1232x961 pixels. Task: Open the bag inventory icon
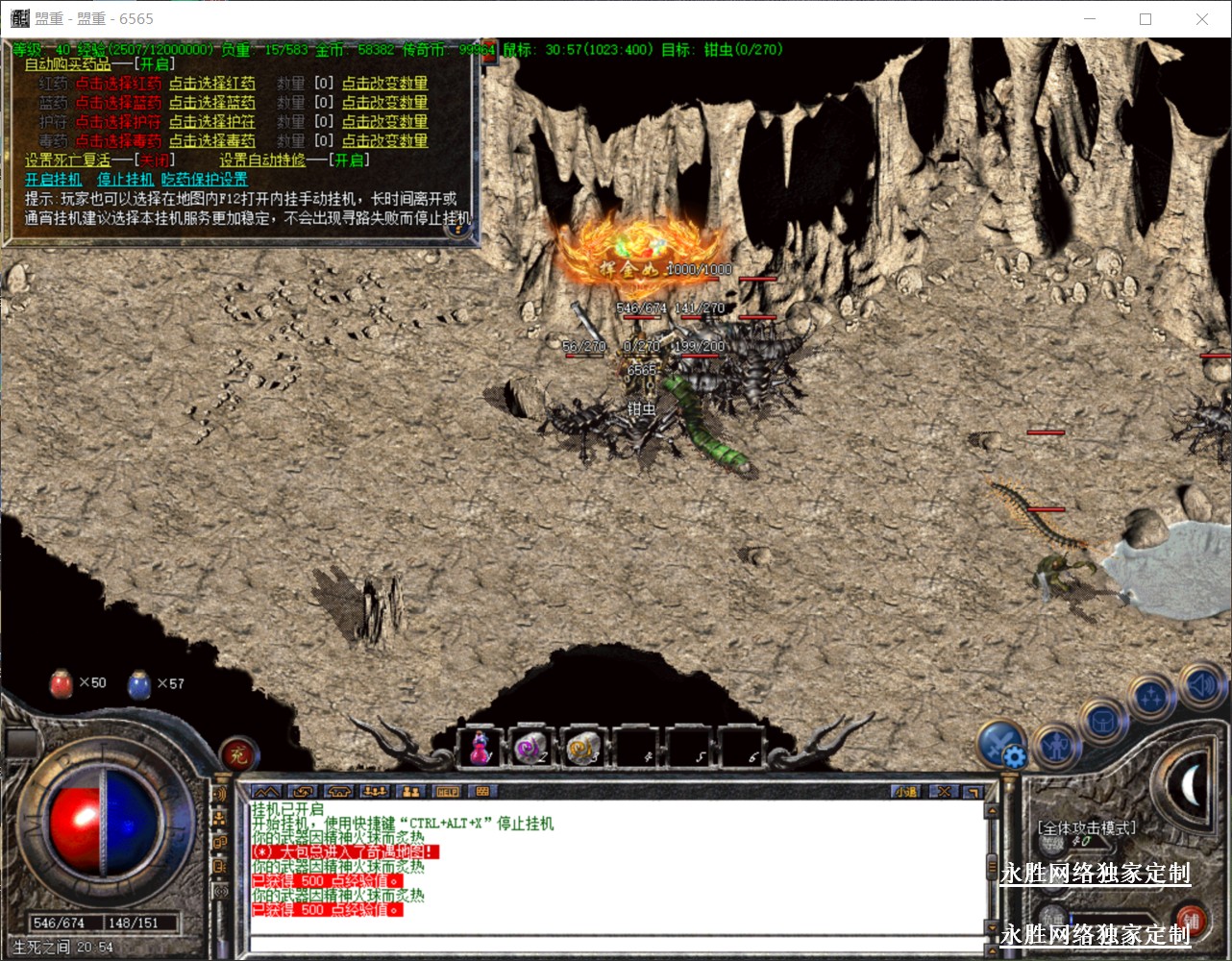[x=1102, y=722]
